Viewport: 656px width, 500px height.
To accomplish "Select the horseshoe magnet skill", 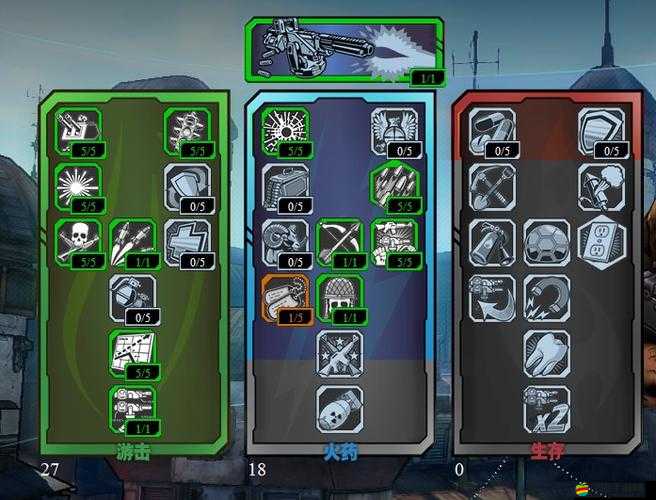I will coord(546,297).
